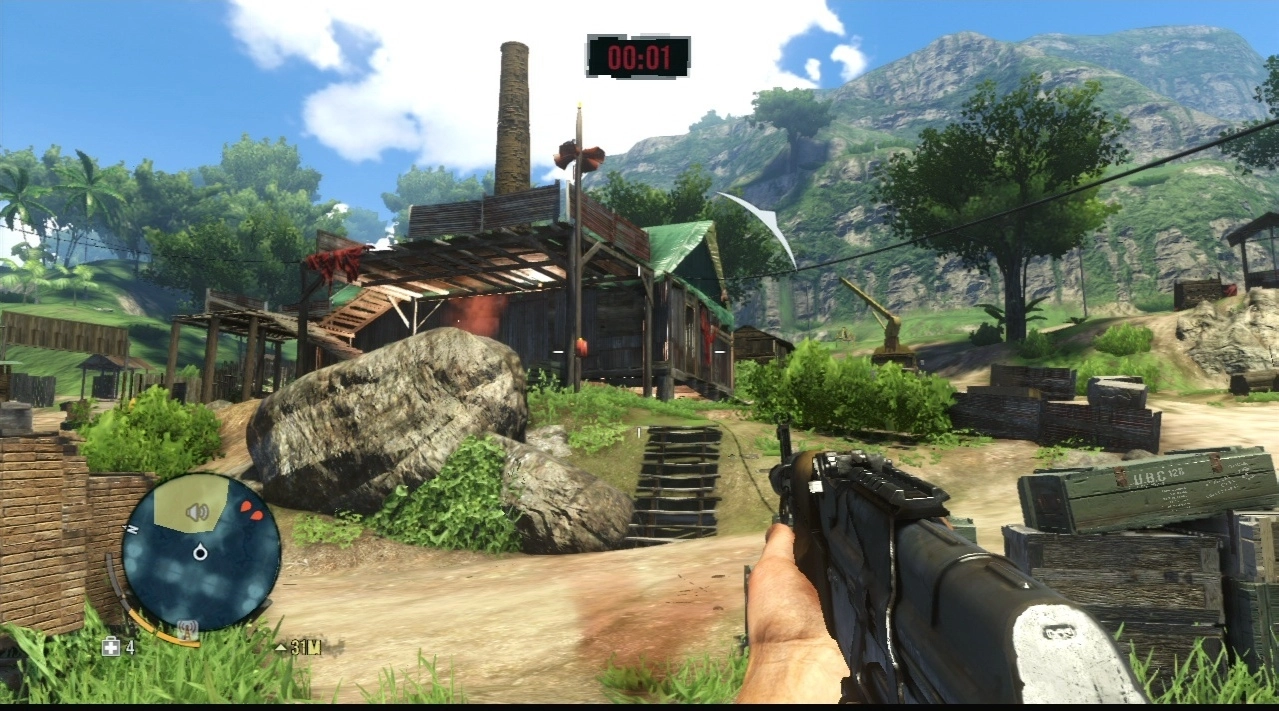Click the medkit icon
The height and width of the screenshot is (711, 1279).
(111, 647)
